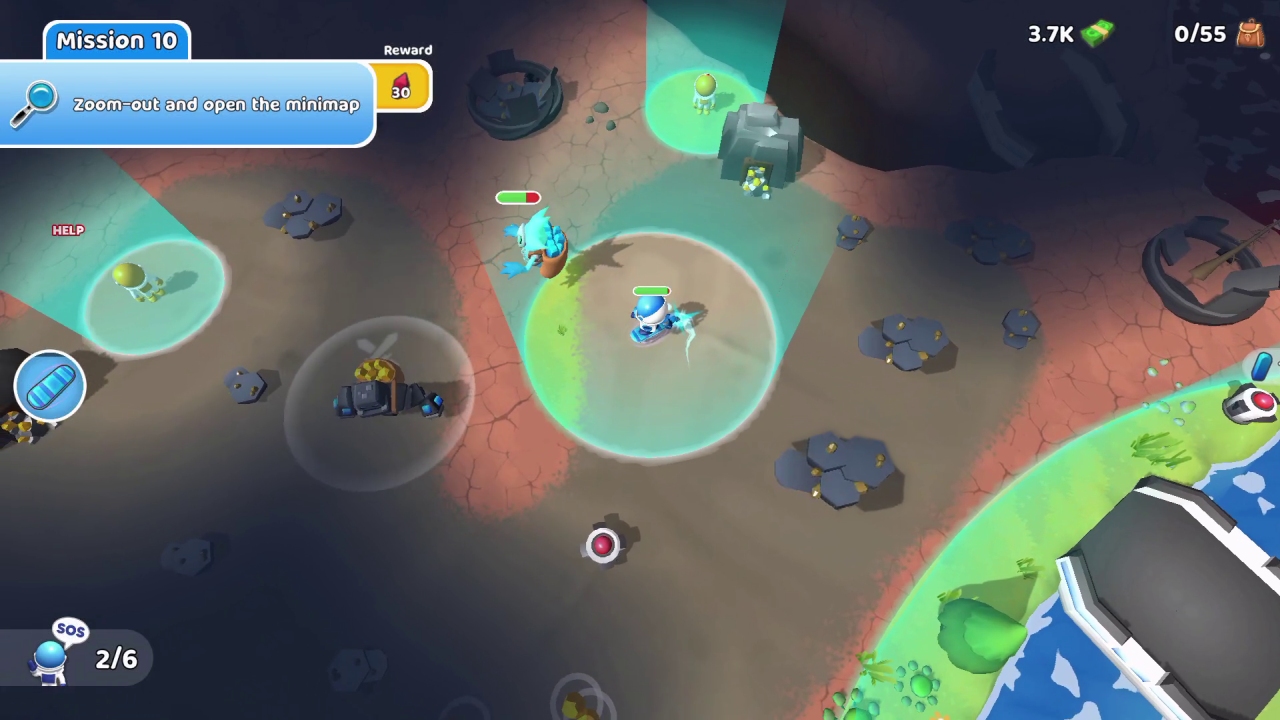
Task: Click the magnifying glass tutorial icon
Action: pyautogui.click(x=35, y=103)
